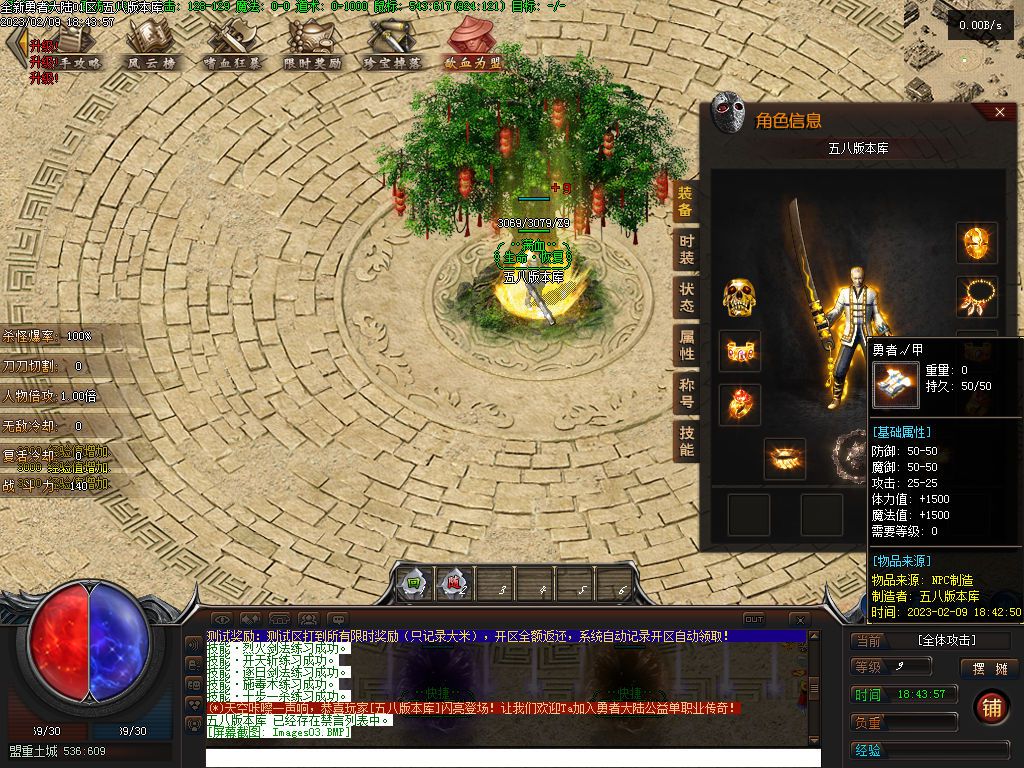Click the golden belt equipment slot
The image size is (1024, 768).
[785, 458]
